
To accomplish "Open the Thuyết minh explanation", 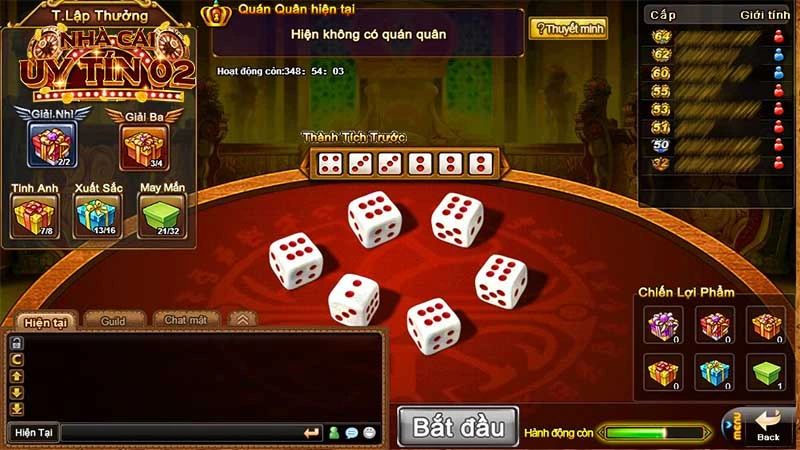I will coord(567,29).
